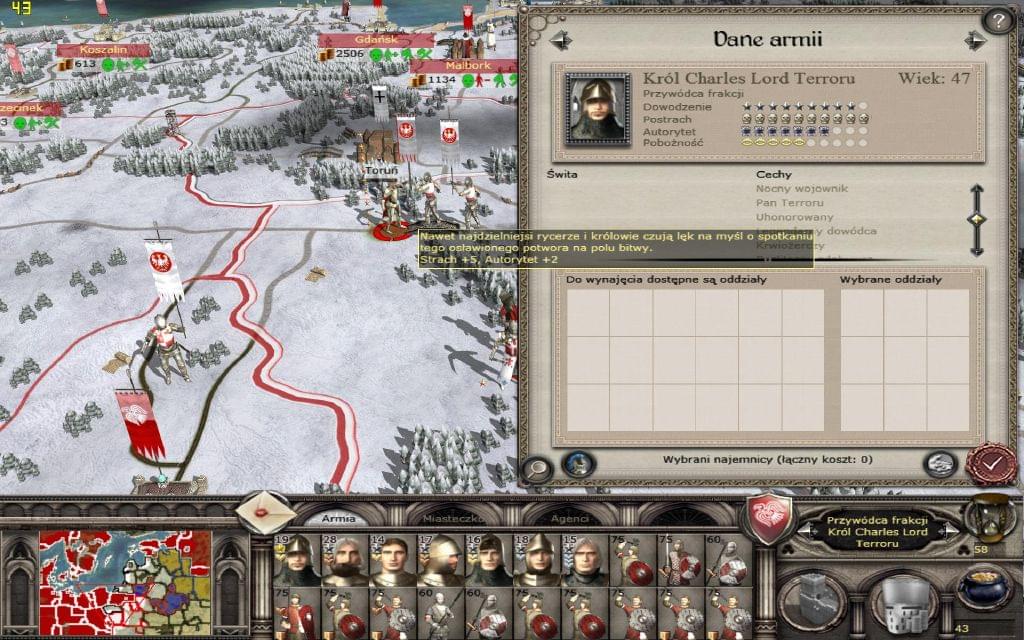Go to the next army with right arrow
Viewport: 1024px width, 640px height.
click(975, 40)
